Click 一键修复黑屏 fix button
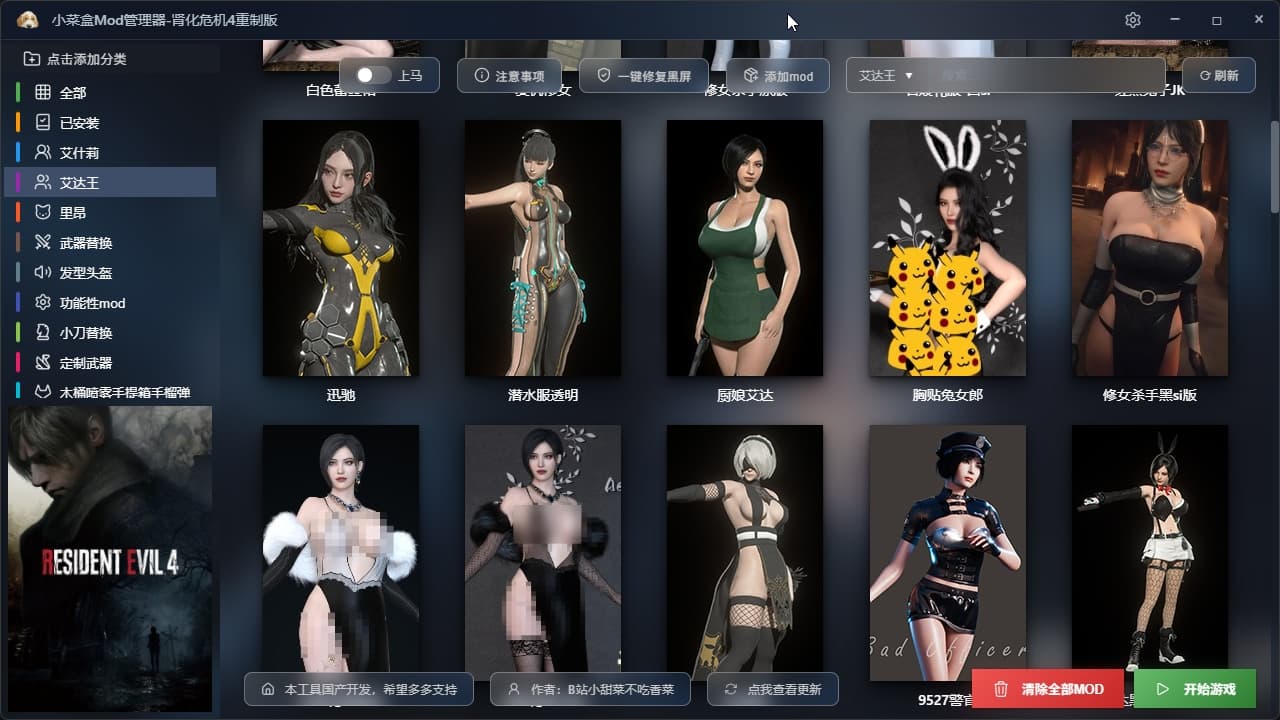 pyautogui.click(x=643, y=76)
